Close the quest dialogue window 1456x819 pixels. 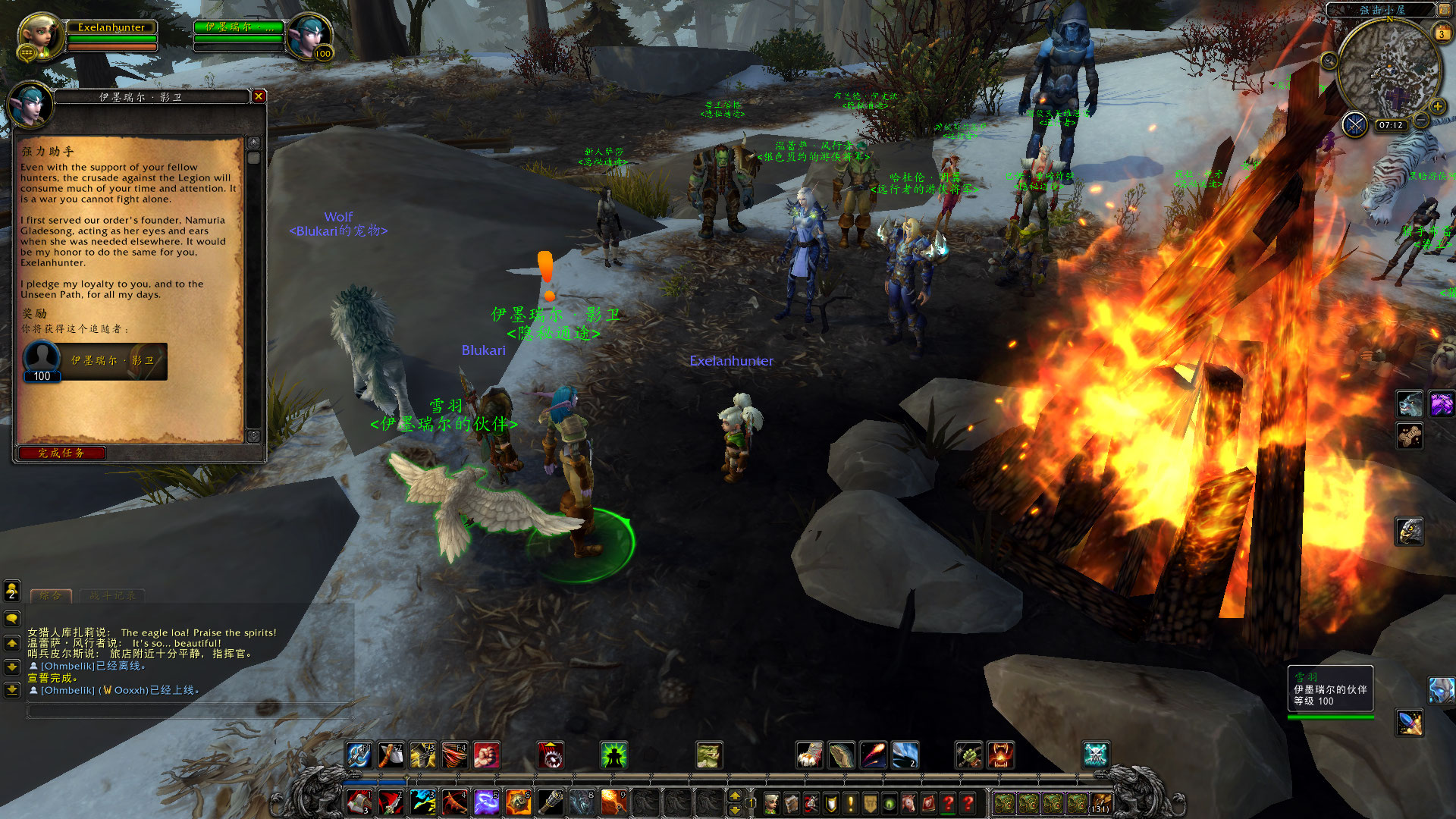[x=259, y=96]
